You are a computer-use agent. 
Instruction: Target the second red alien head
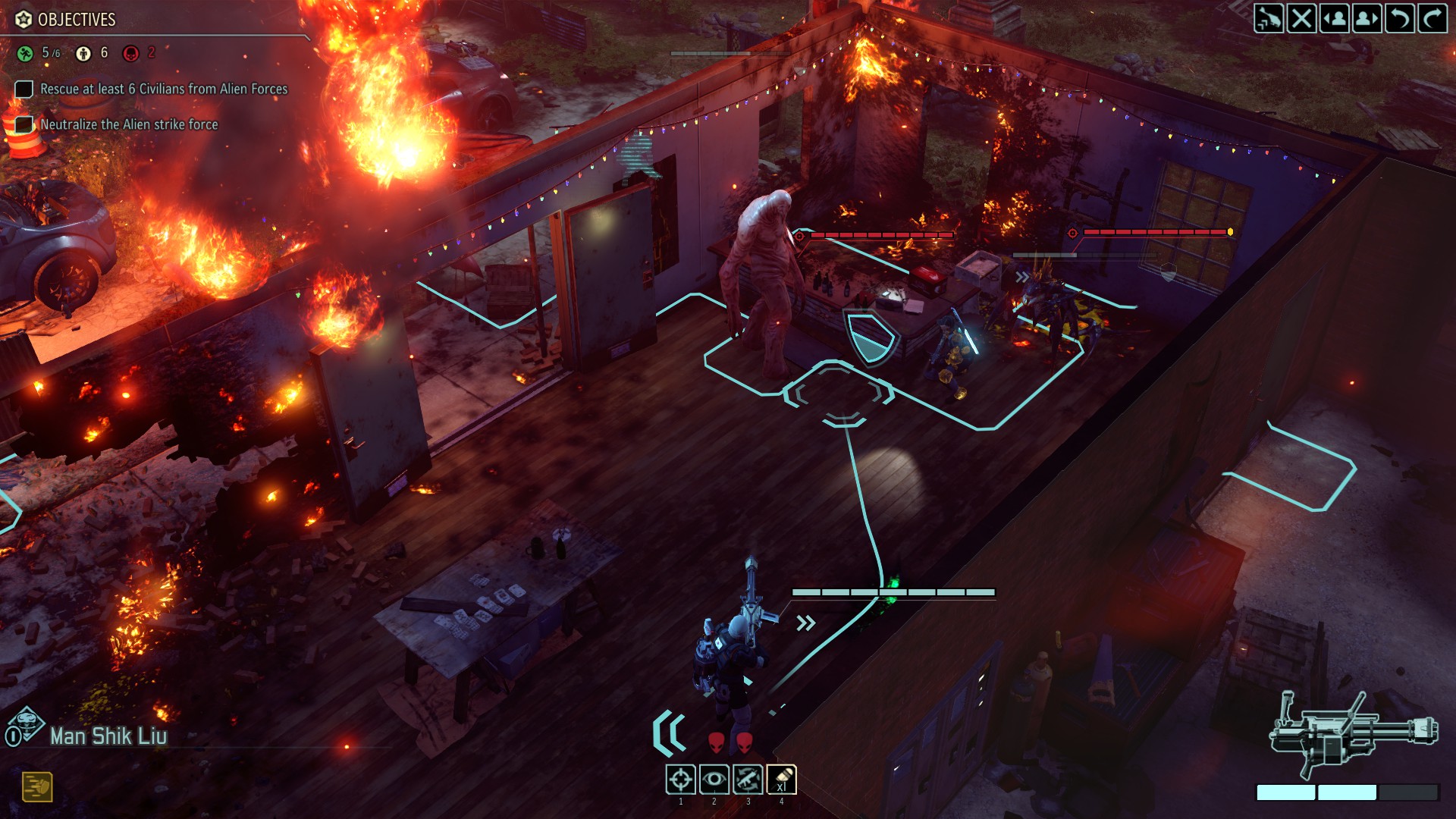click(745, 742)
